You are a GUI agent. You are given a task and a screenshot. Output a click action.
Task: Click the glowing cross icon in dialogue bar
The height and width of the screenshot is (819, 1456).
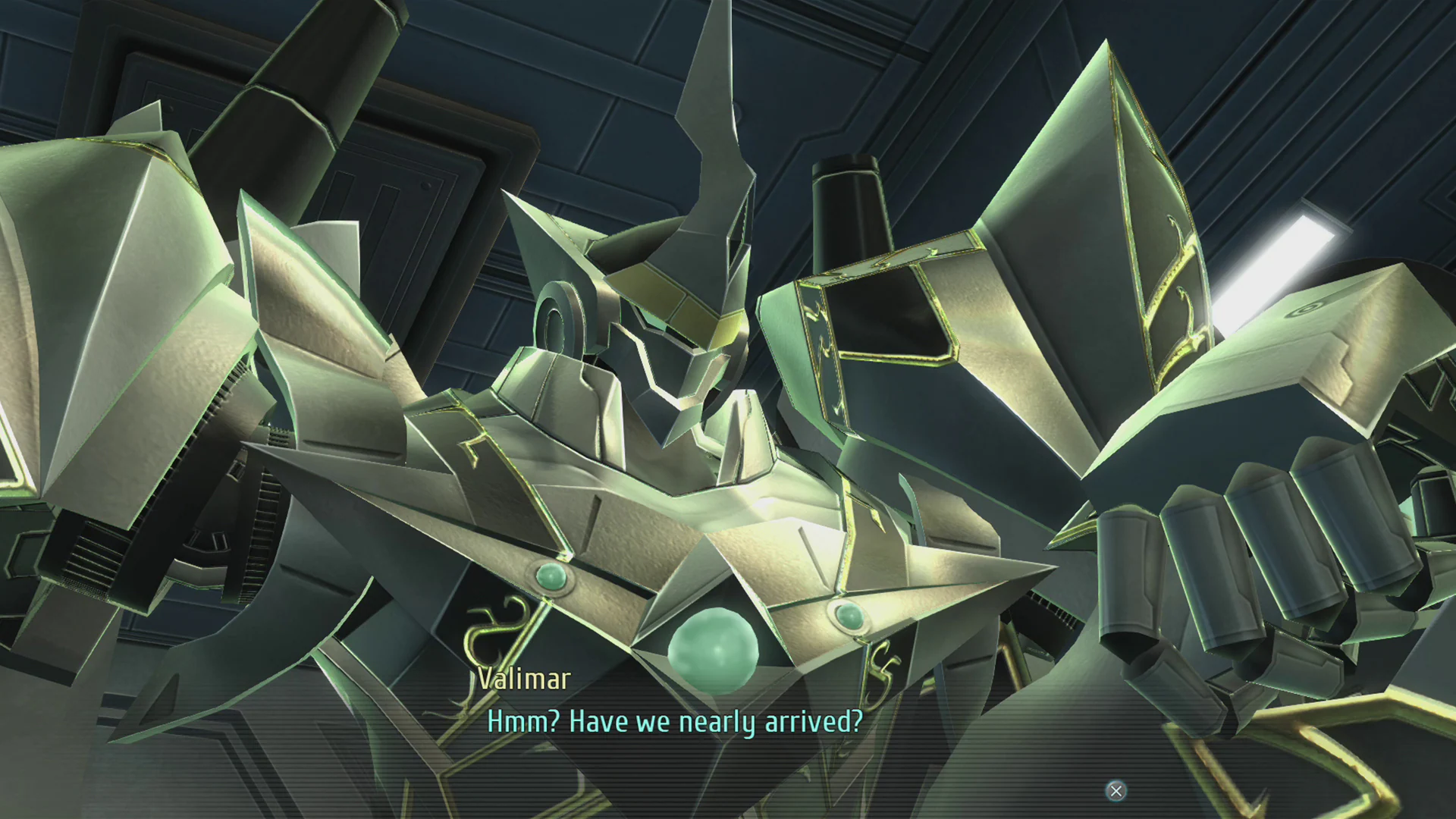[1116, 791]
